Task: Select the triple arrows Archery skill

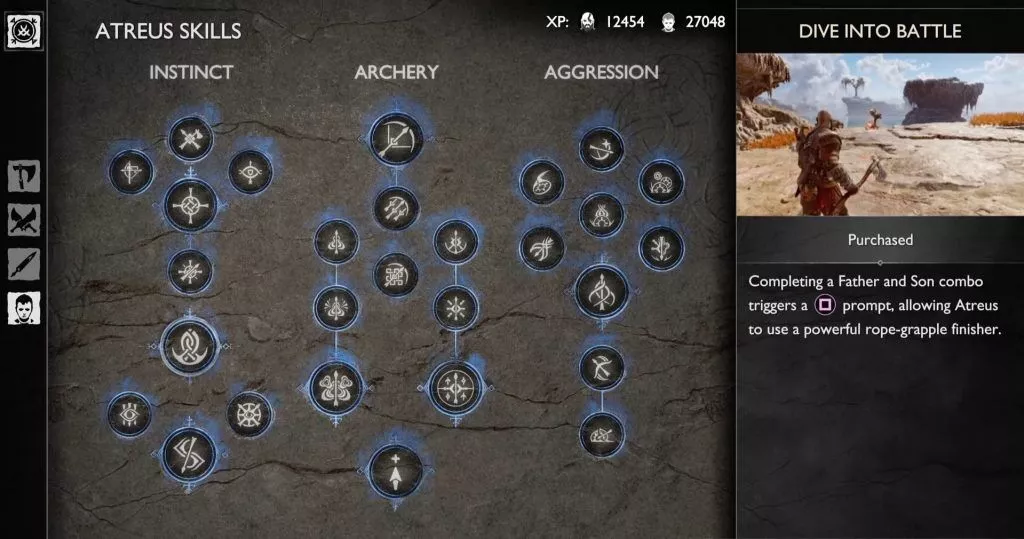Action: (x=396, y=208)
